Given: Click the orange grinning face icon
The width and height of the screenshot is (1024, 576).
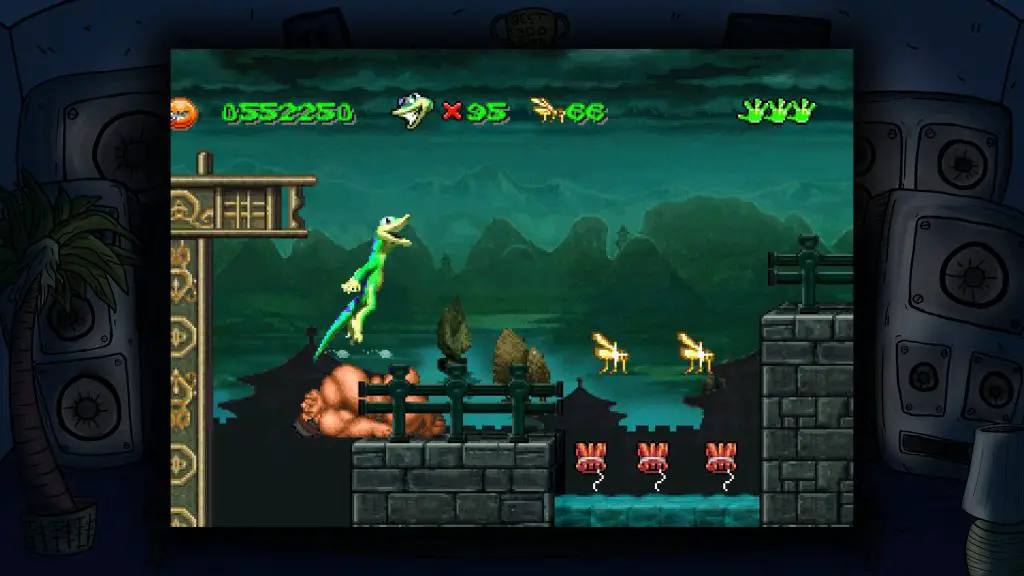Looking at the screenshot, I should 184,113.
